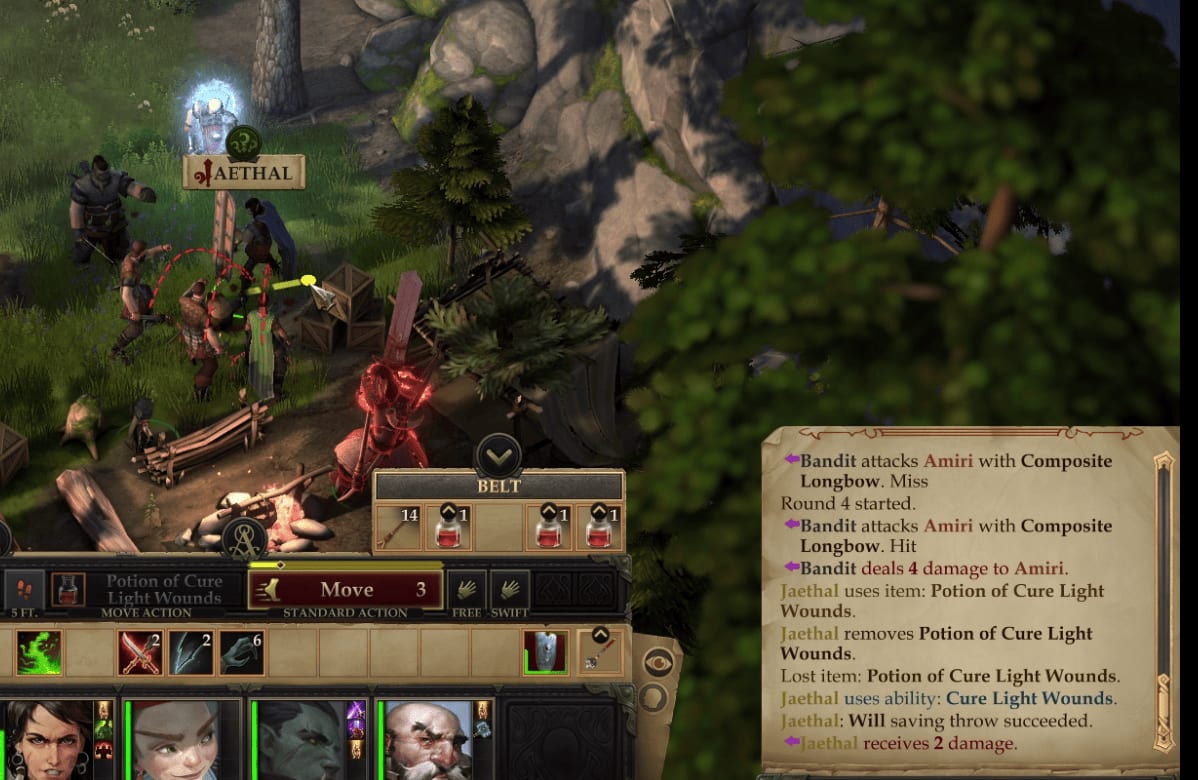1198x780 pixels.
Task: Activate the green acid splash ability
Action: pyautogui.click(x=39, y=653)
